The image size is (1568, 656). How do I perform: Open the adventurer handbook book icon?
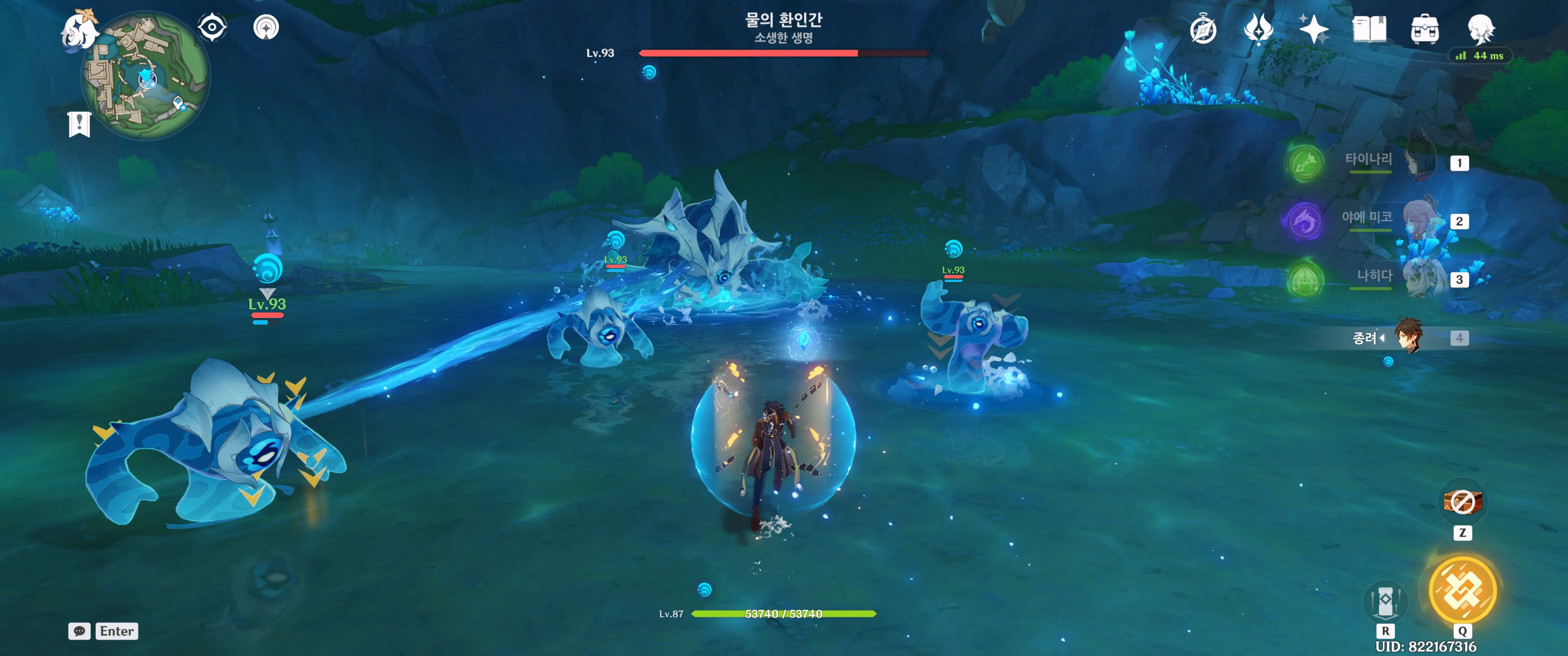[x=1369, y=29]
